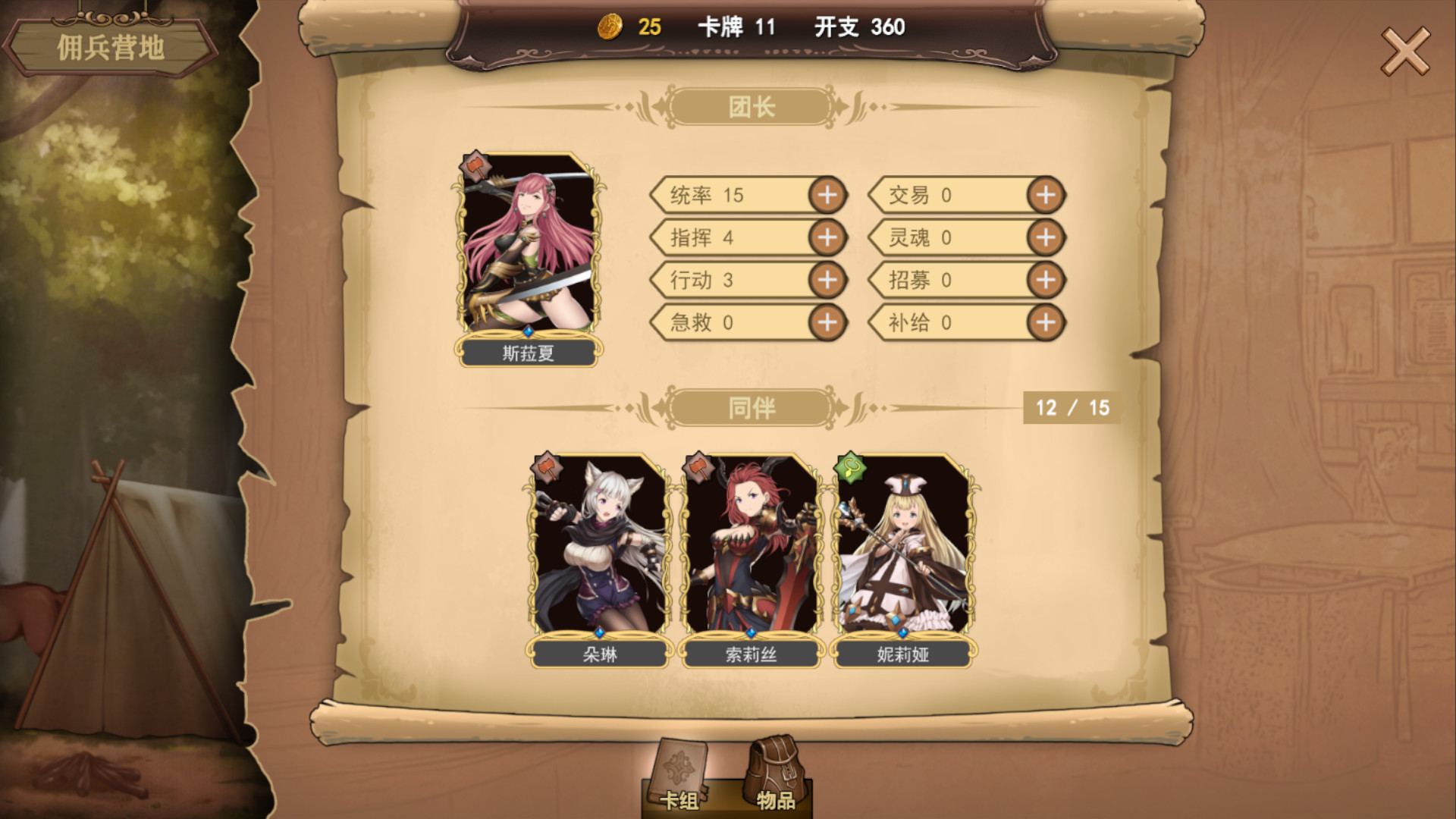Open the 佣兵营地 sign in the corner
The height and width of the screenshot is (819, 1456).
click(112, 45)
